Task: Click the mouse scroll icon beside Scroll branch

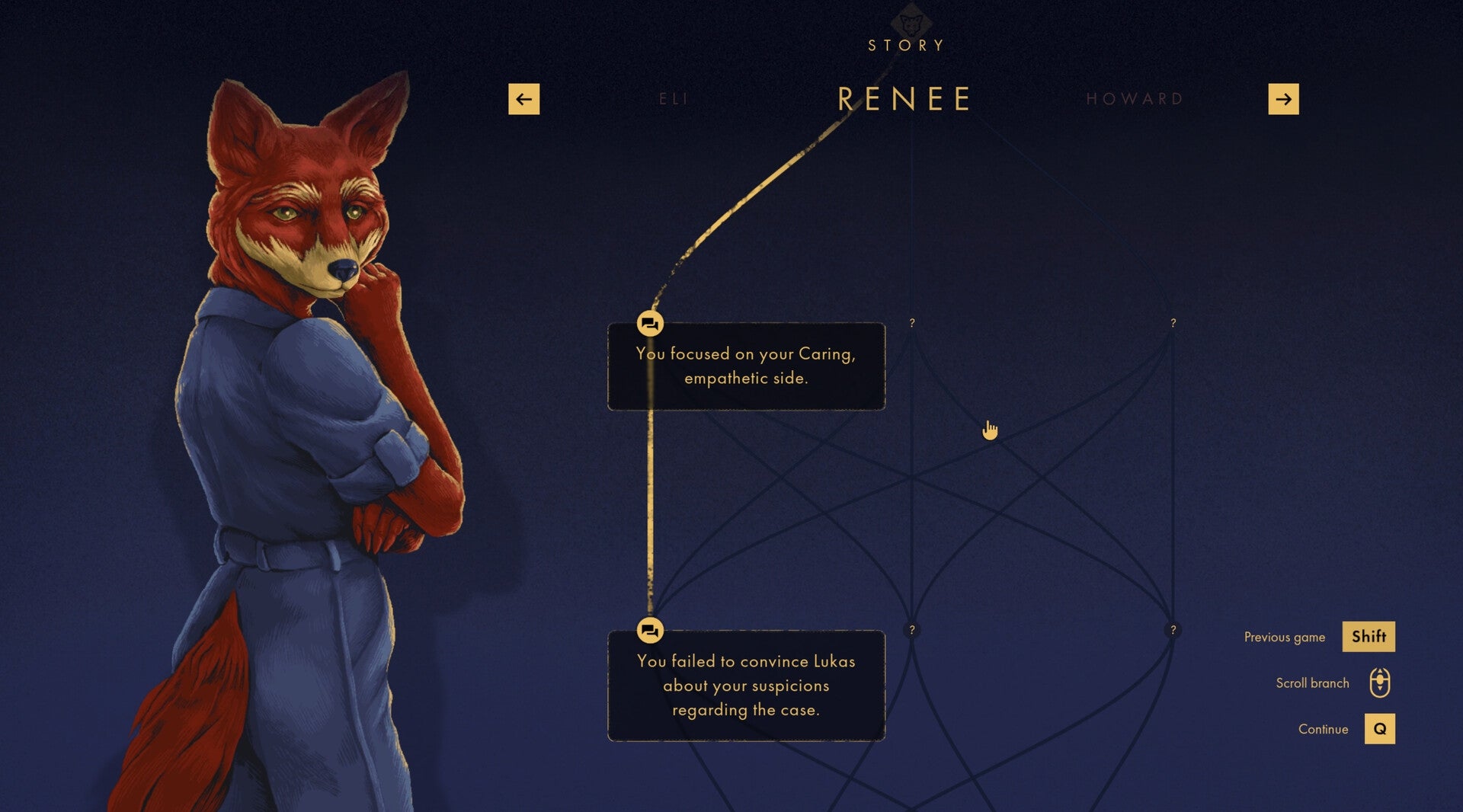Action: pos(1381,683)
